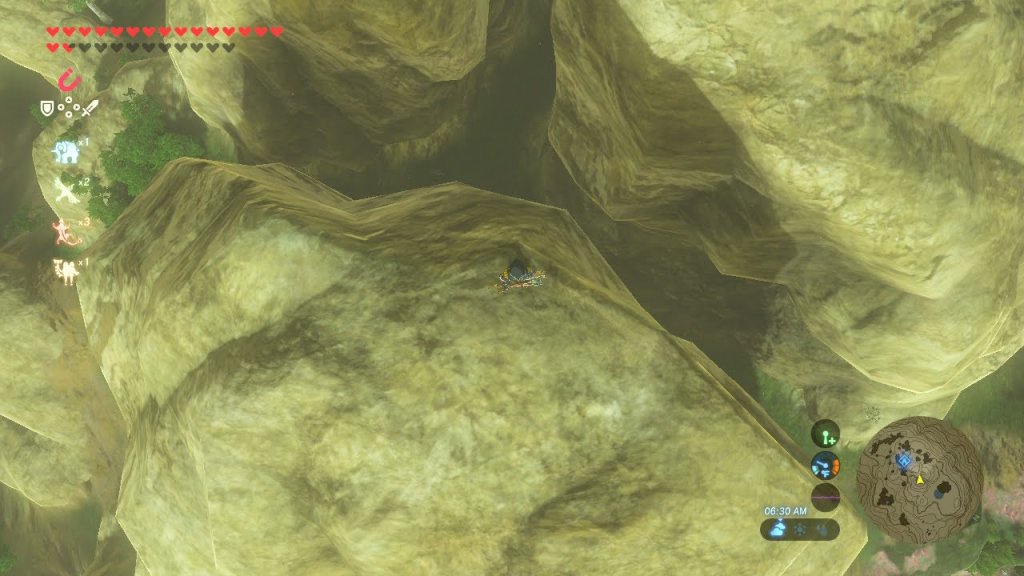Screen dimensions: 1024x576
Task: Select the red Magnesis rune icon
Action: (69, 79)
